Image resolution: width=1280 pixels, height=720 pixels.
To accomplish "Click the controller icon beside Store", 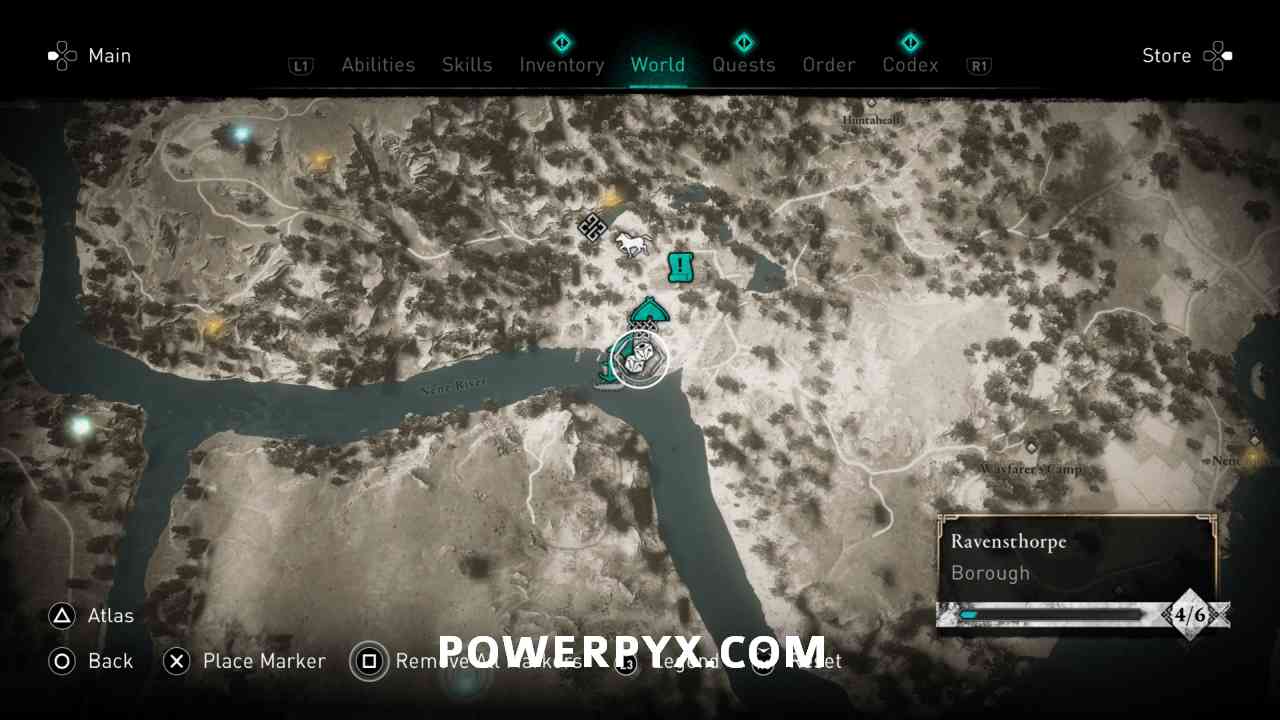I will [x=1218, y=56].
